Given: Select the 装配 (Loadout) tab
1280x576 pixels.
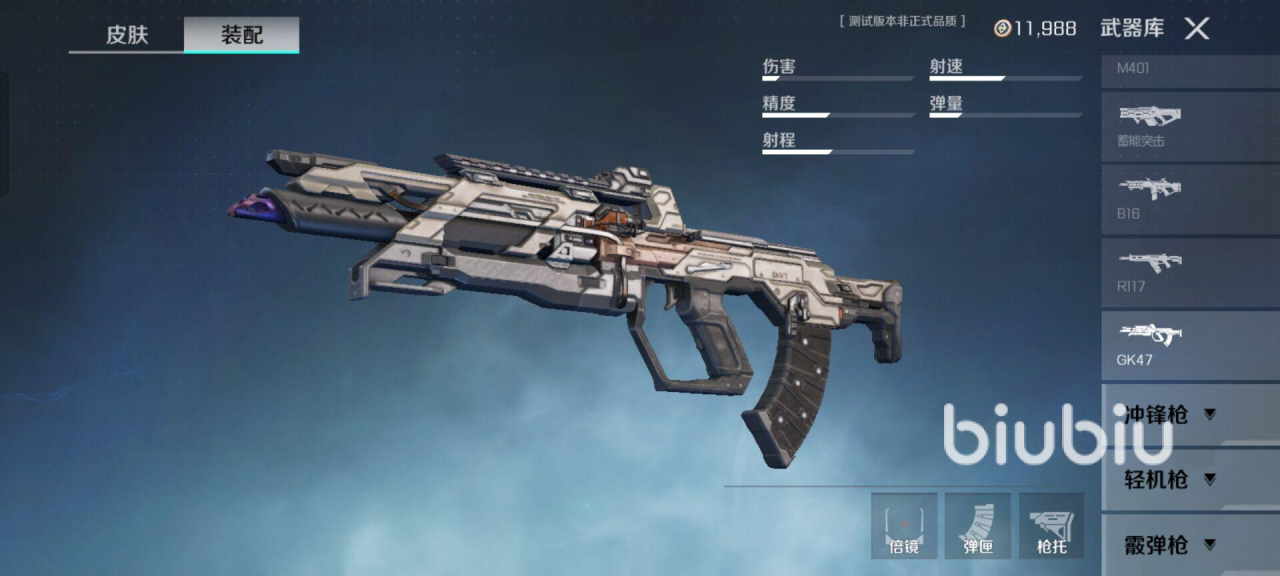Looking at the screenshot, I should [241, 35].
